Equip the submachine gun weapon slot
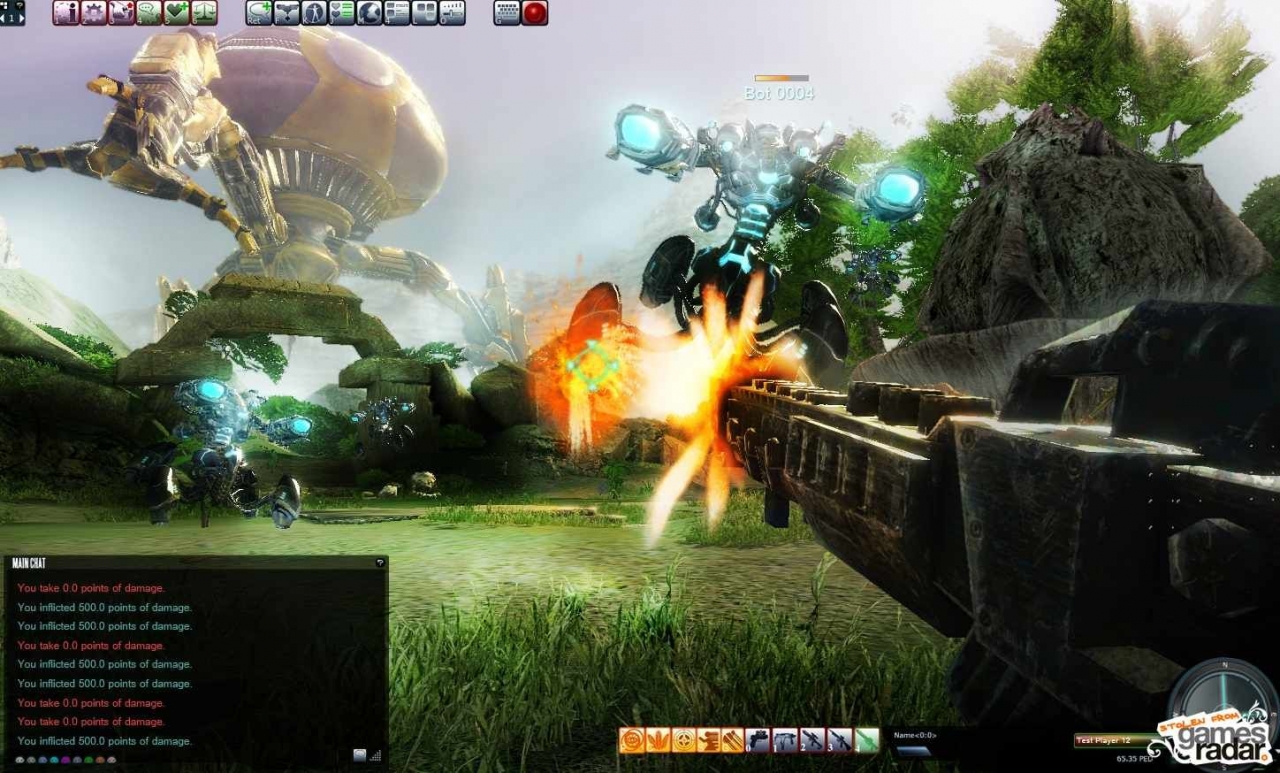Viewport: 1280px width, 773px height. (x=786, y=741)
